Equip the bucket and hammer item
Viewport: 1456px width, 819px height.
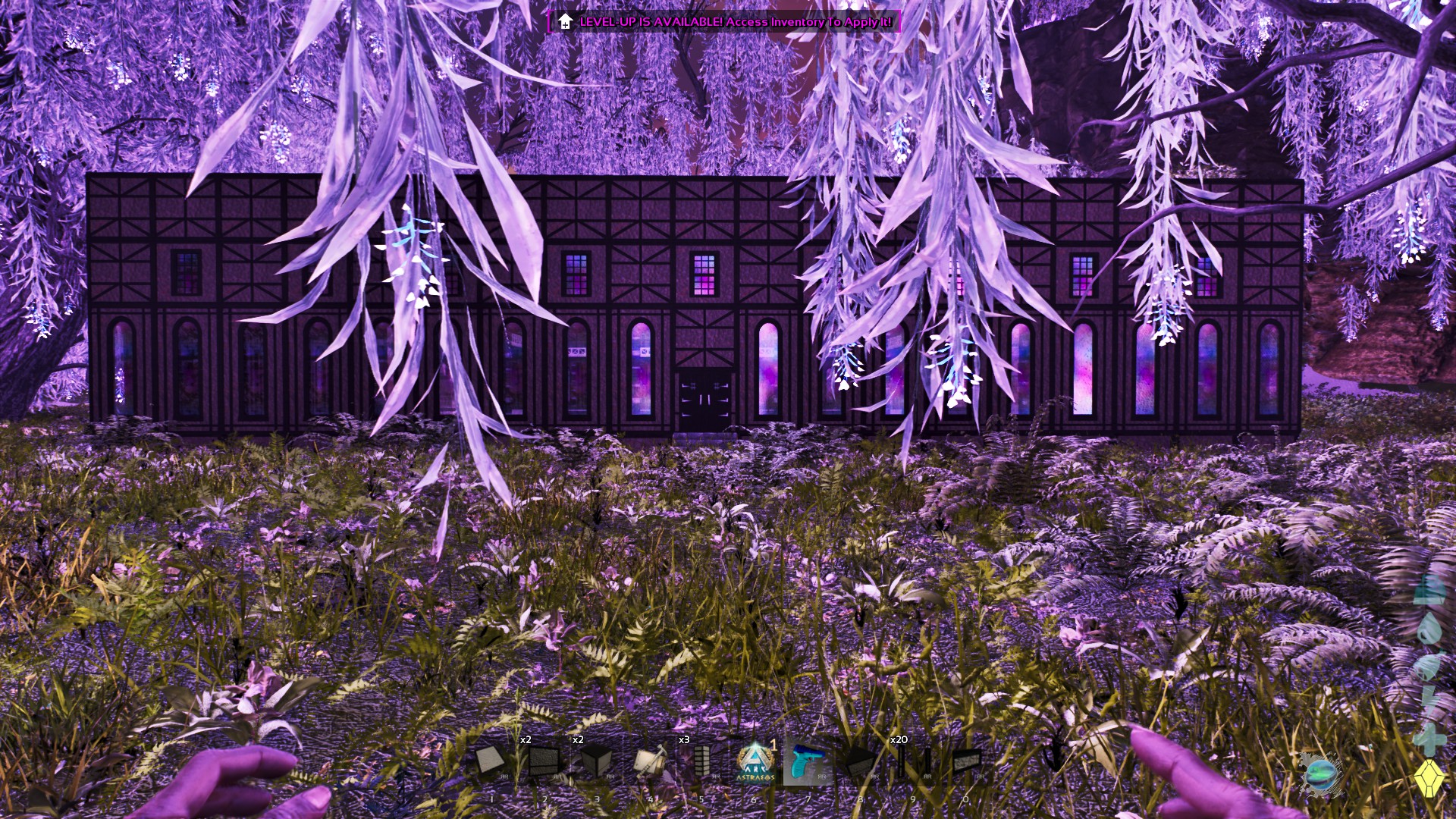point(649,762)
